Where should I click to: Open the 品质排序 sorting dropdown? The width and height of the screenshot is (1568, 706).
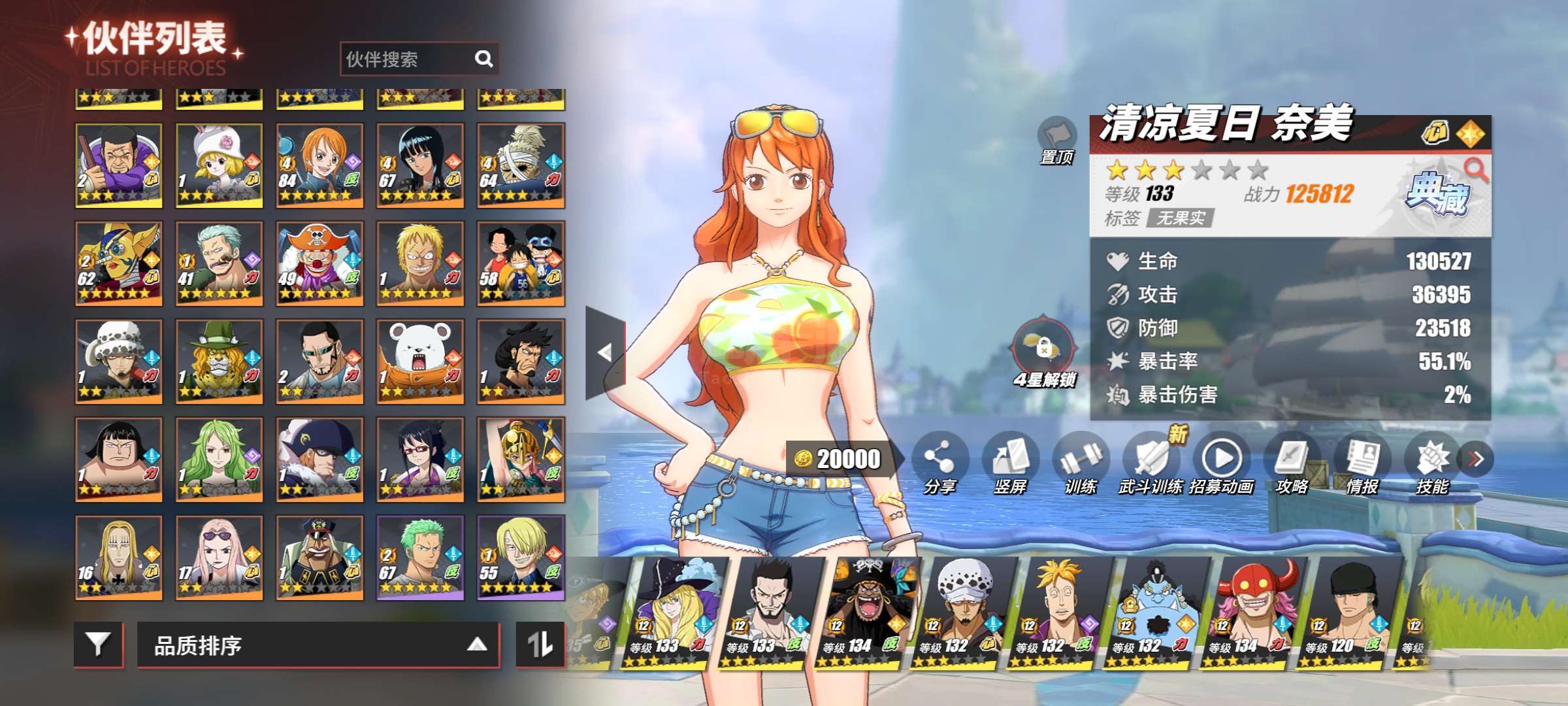[x=318, y=645]
